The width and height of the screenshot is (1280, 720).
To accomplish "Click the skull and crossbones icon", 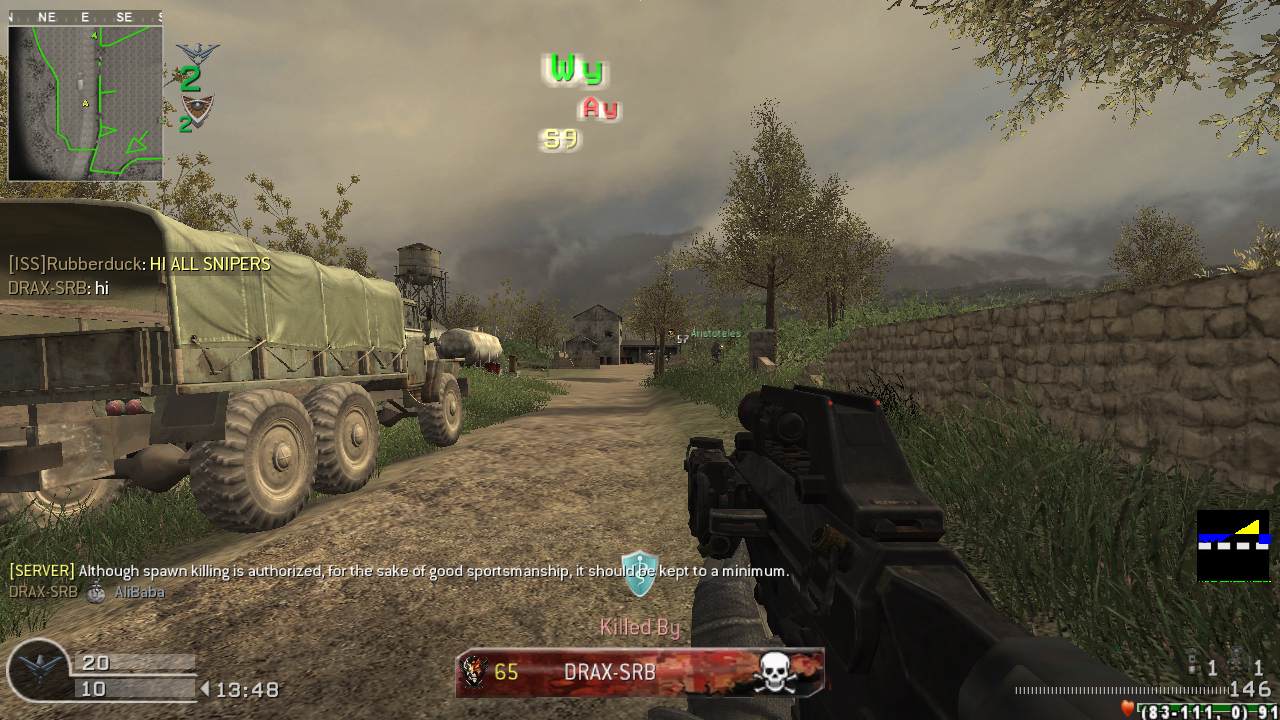I will (775, 673).
